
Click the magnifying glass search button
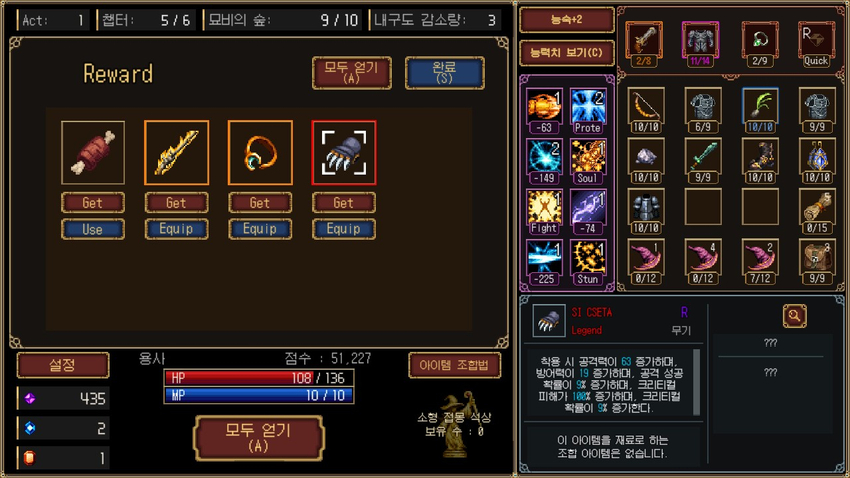(795, 316)
